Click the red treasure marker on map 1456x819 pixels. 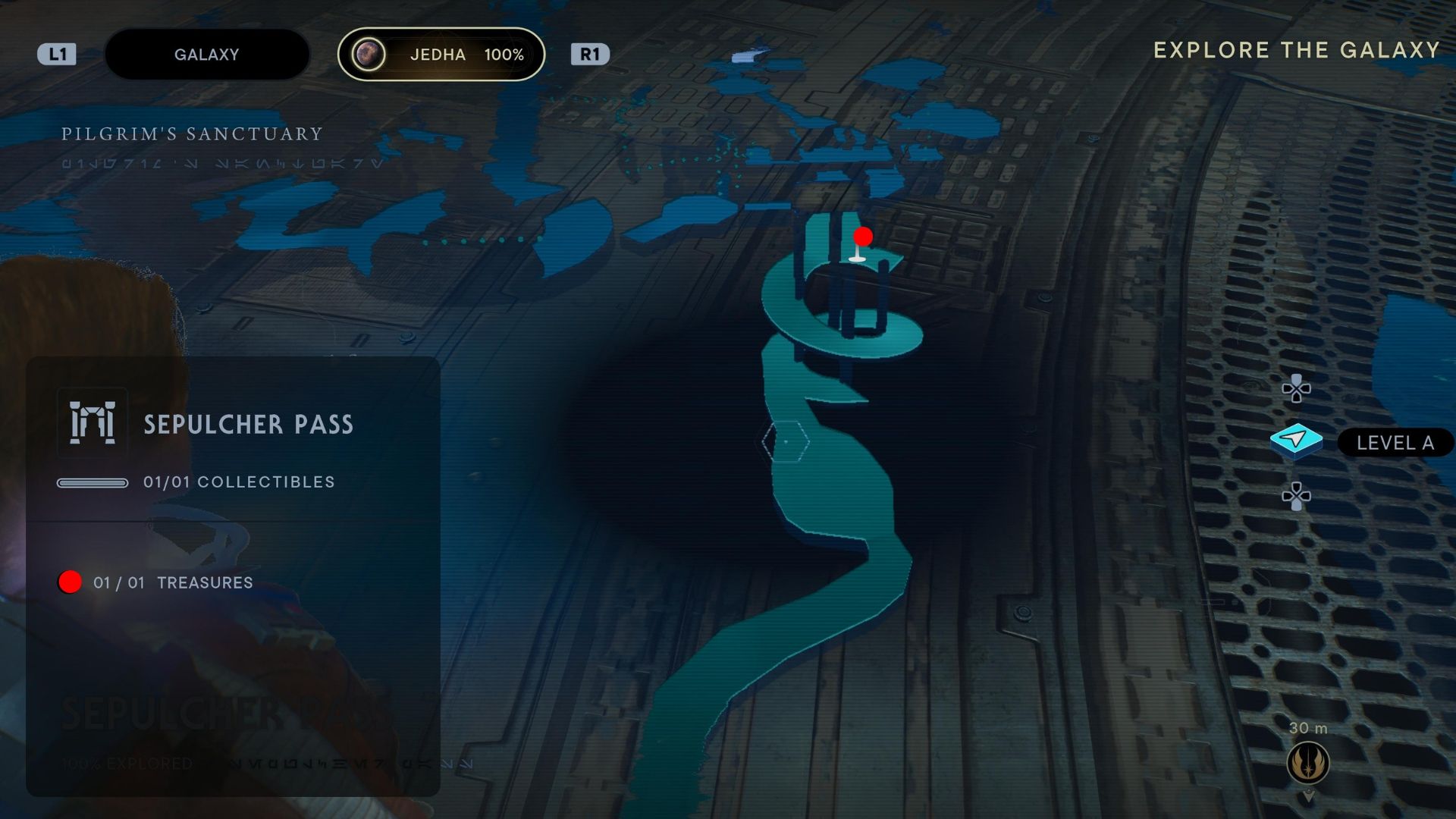click(x=862, y=237)
